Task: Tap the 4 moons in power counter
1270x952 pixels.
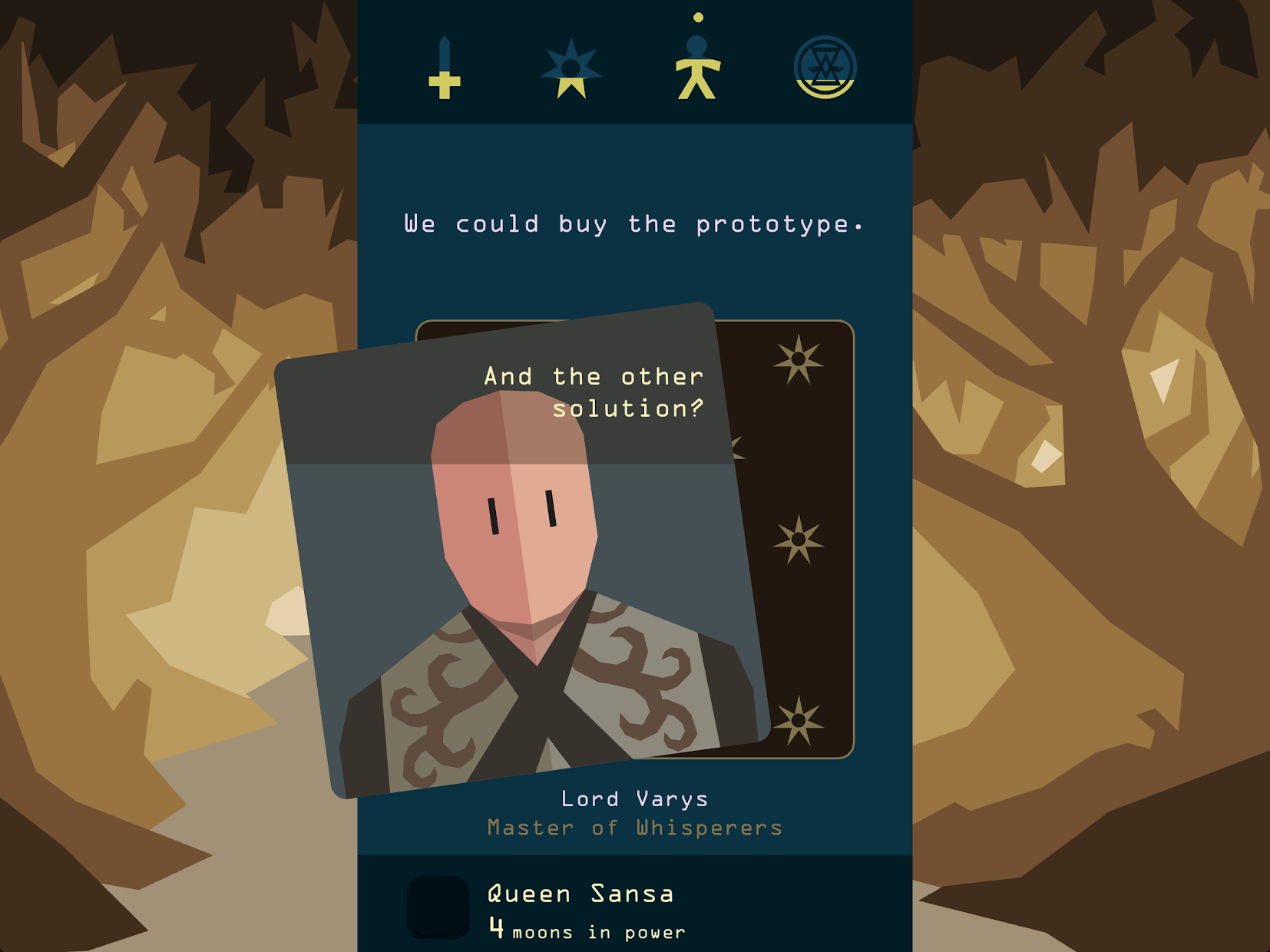Action: [x=586, y=931]
